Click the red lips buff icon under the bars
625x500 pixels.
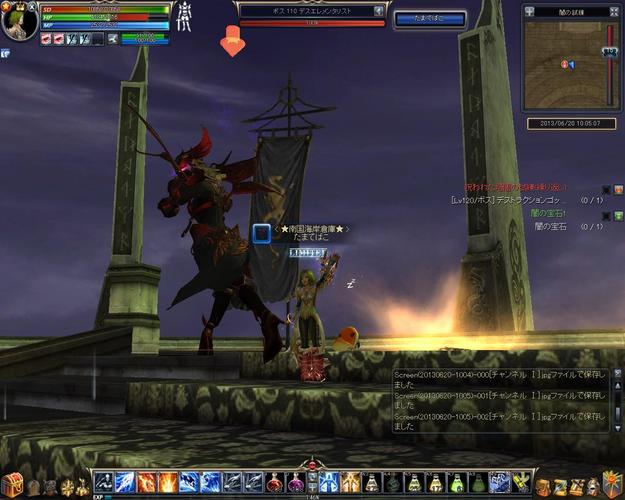point(47,39)
